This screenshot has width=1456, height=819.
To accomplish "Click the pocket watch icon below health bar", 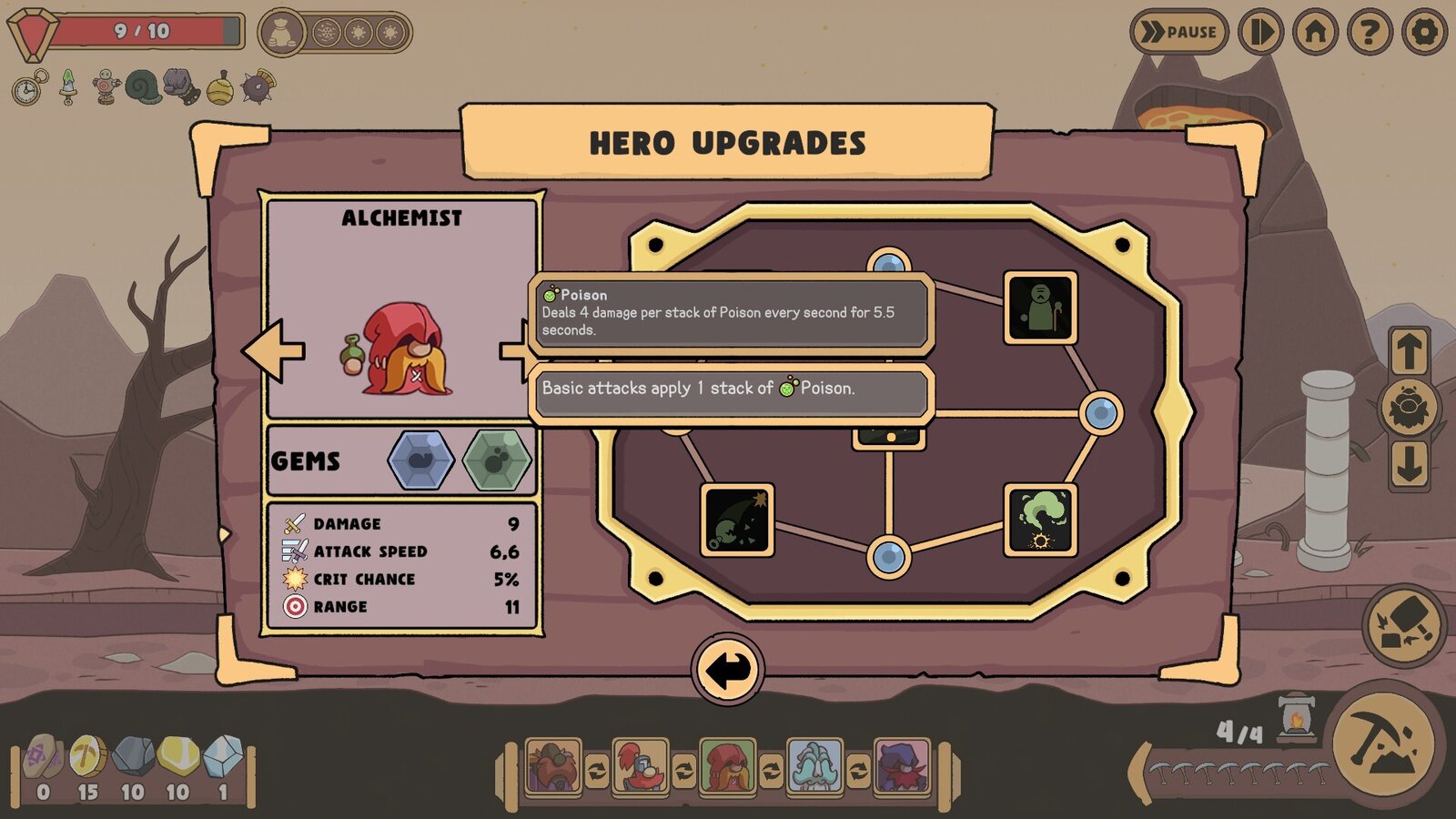I will pos(27,86).
